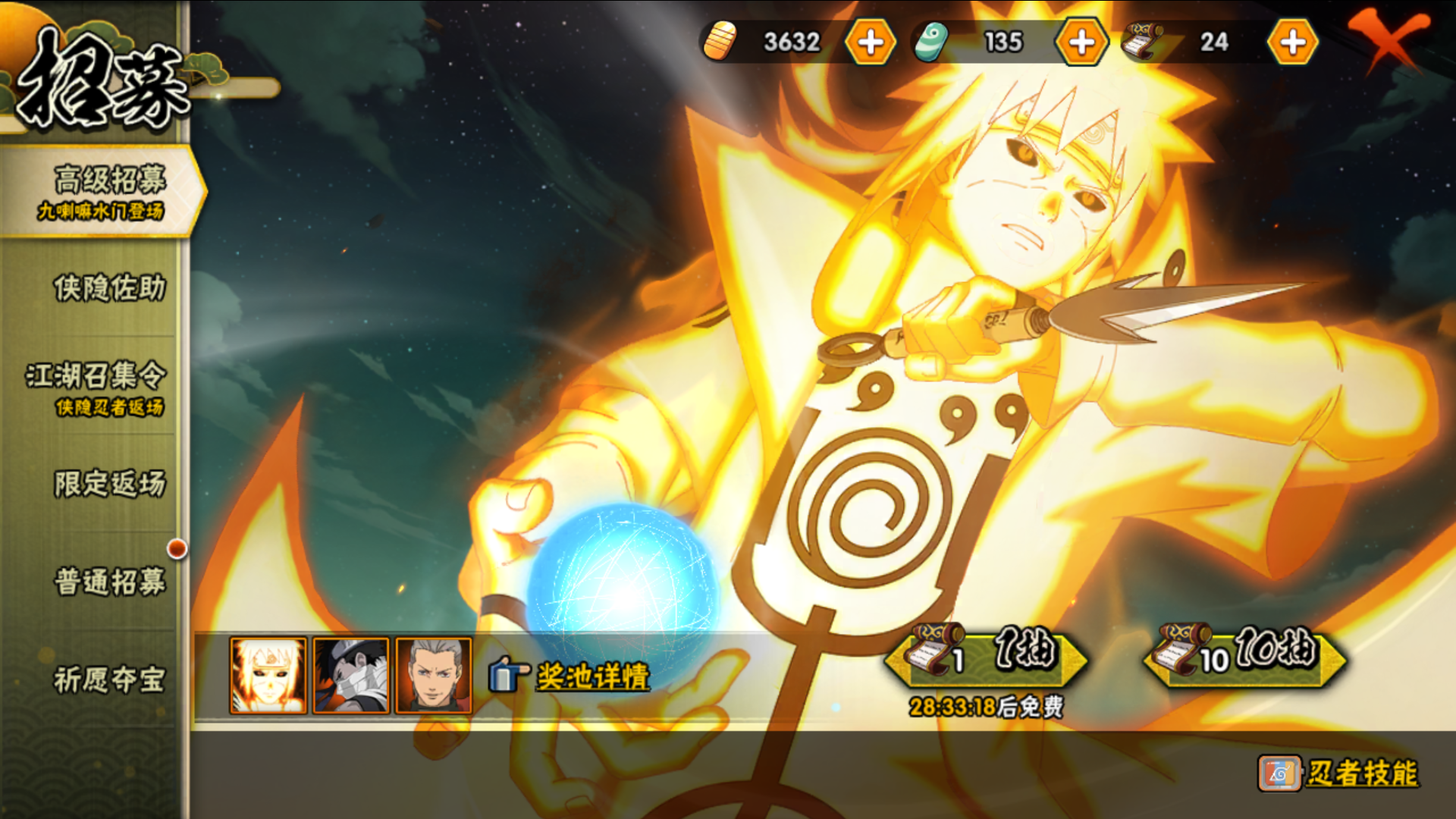The image size is (1456, 819).
Task: Select the golden Minato ninja portrait
Action: [268, 676]
